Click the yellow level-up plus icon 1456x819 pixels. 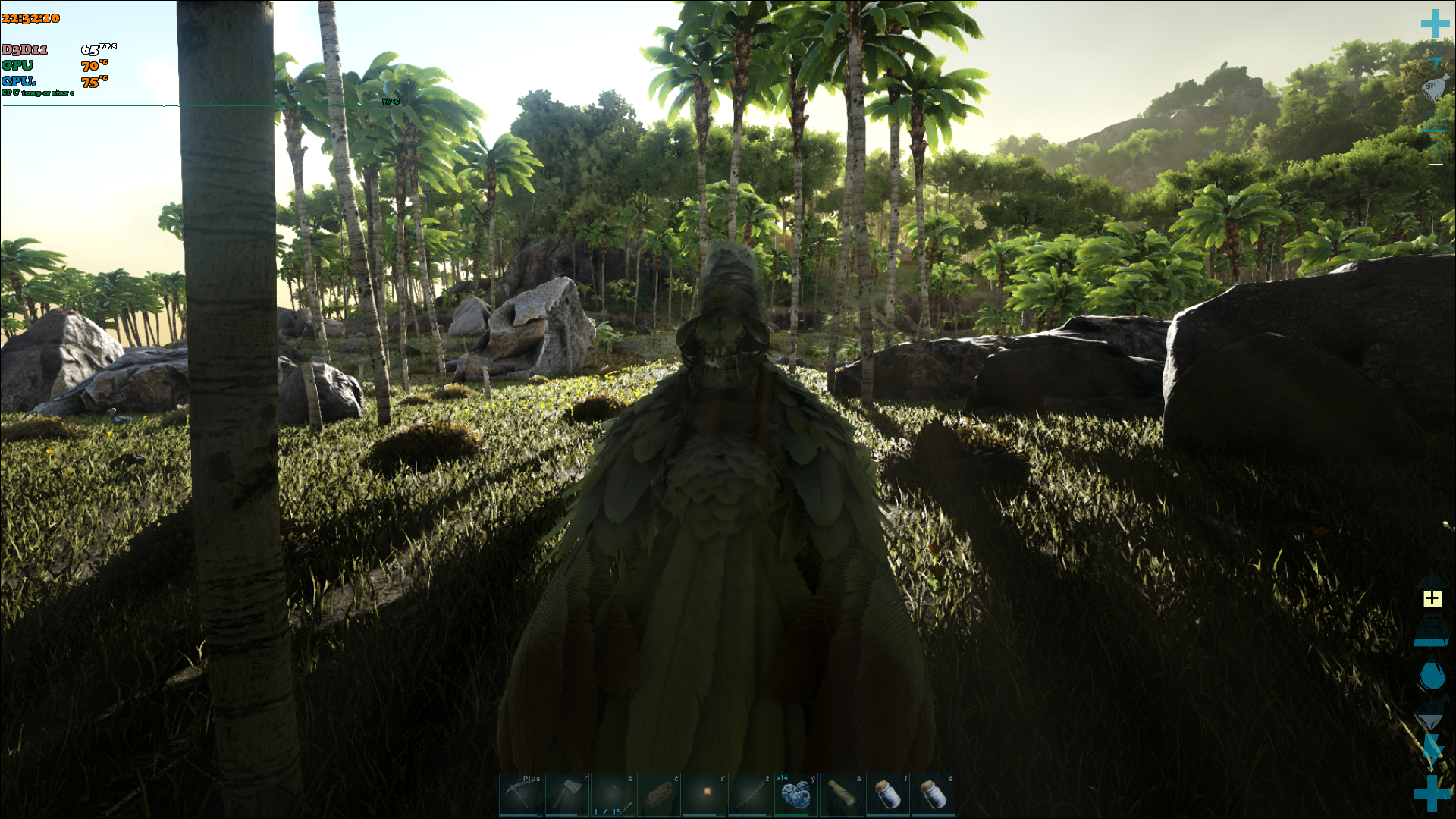1432,599
